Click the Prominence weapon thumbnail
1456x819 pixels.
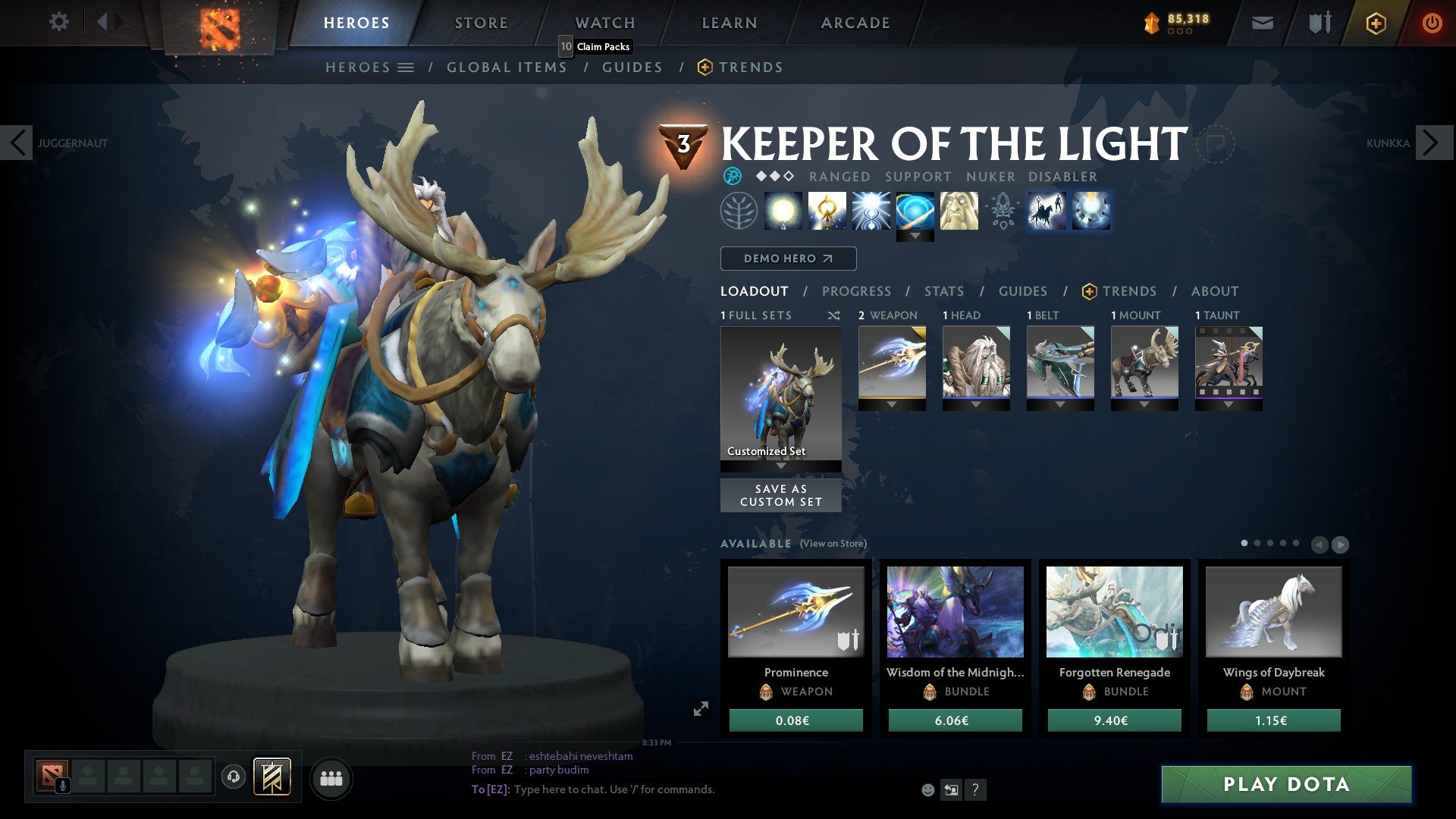(795, 612)
